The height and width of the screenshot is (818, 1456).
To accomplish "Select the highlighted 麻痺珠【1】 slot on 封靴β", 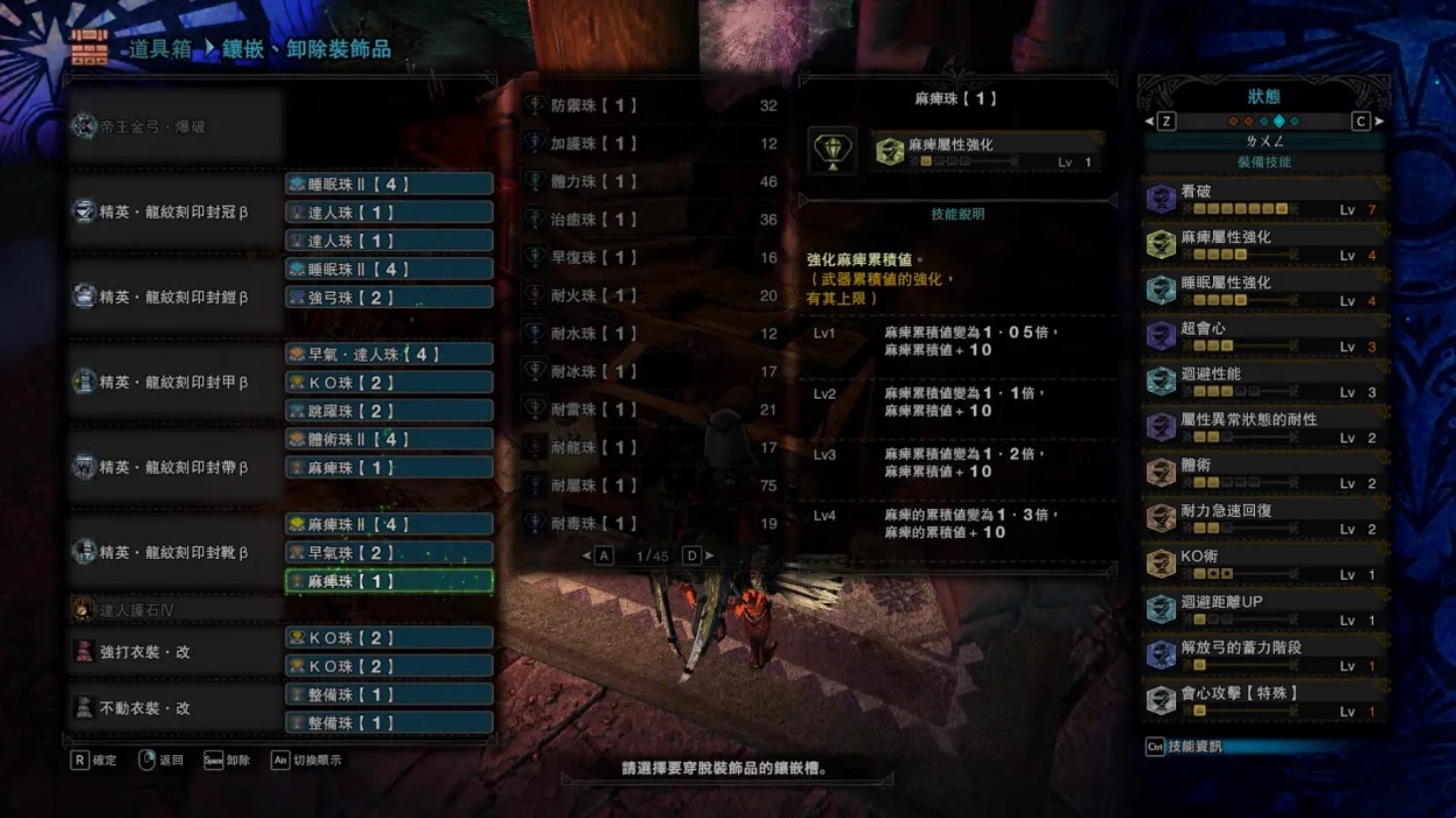I will click(388, 581).
